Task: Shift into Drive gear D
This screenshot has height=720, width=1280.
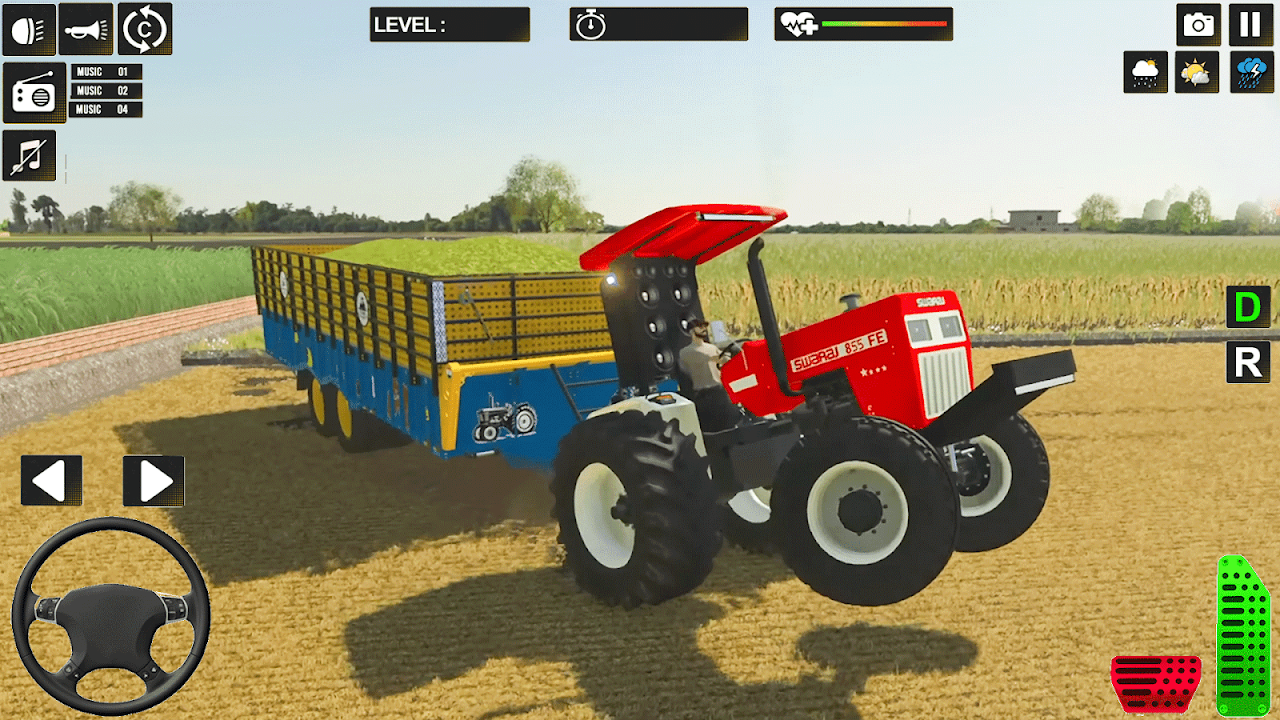Action: (1248, 307)
